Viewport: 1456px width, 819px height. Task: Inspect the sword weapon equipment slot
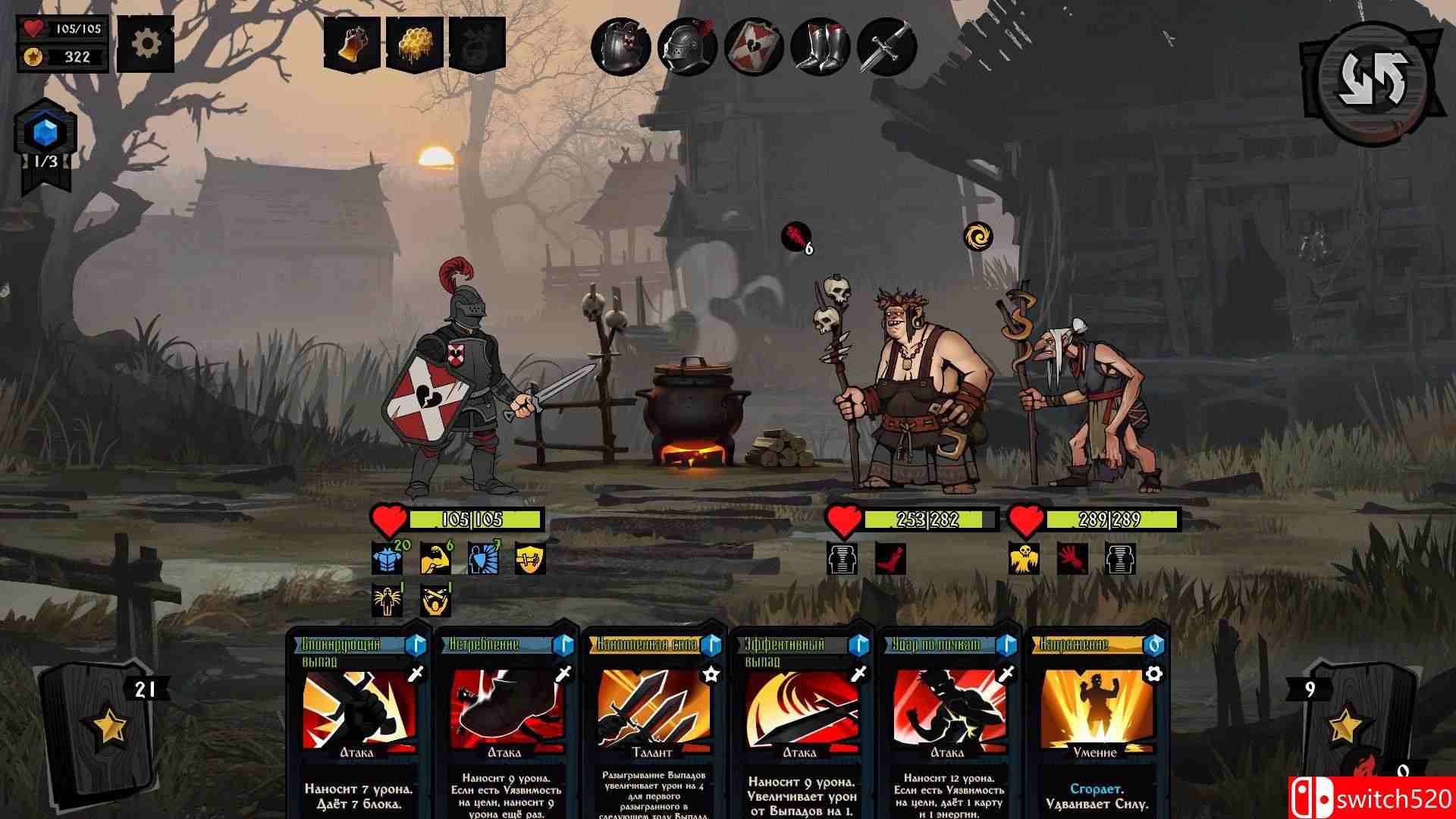point(886,47)
